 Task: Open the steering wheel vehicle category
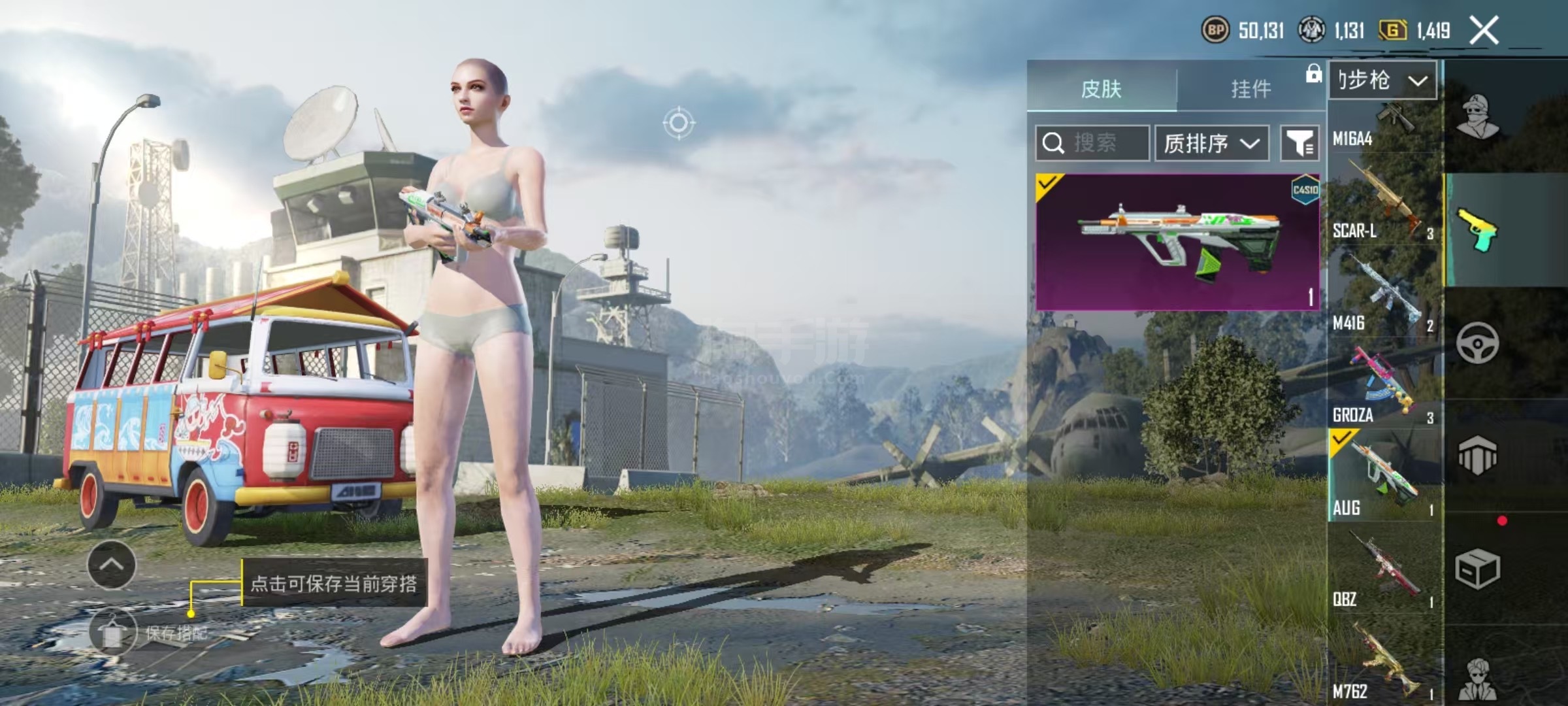(x=1478, y=343)
